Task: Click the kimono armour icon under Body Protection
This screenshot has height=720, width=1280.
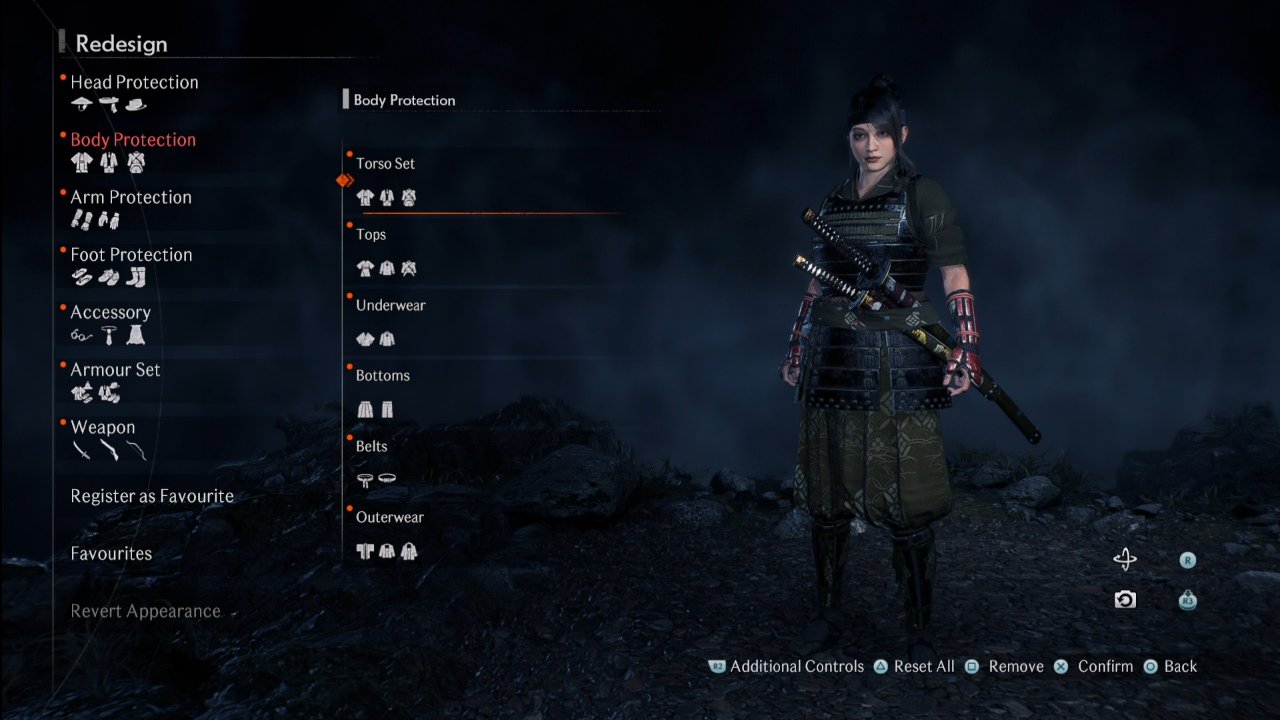Action: pyautogui.click(x=81, y=163)
